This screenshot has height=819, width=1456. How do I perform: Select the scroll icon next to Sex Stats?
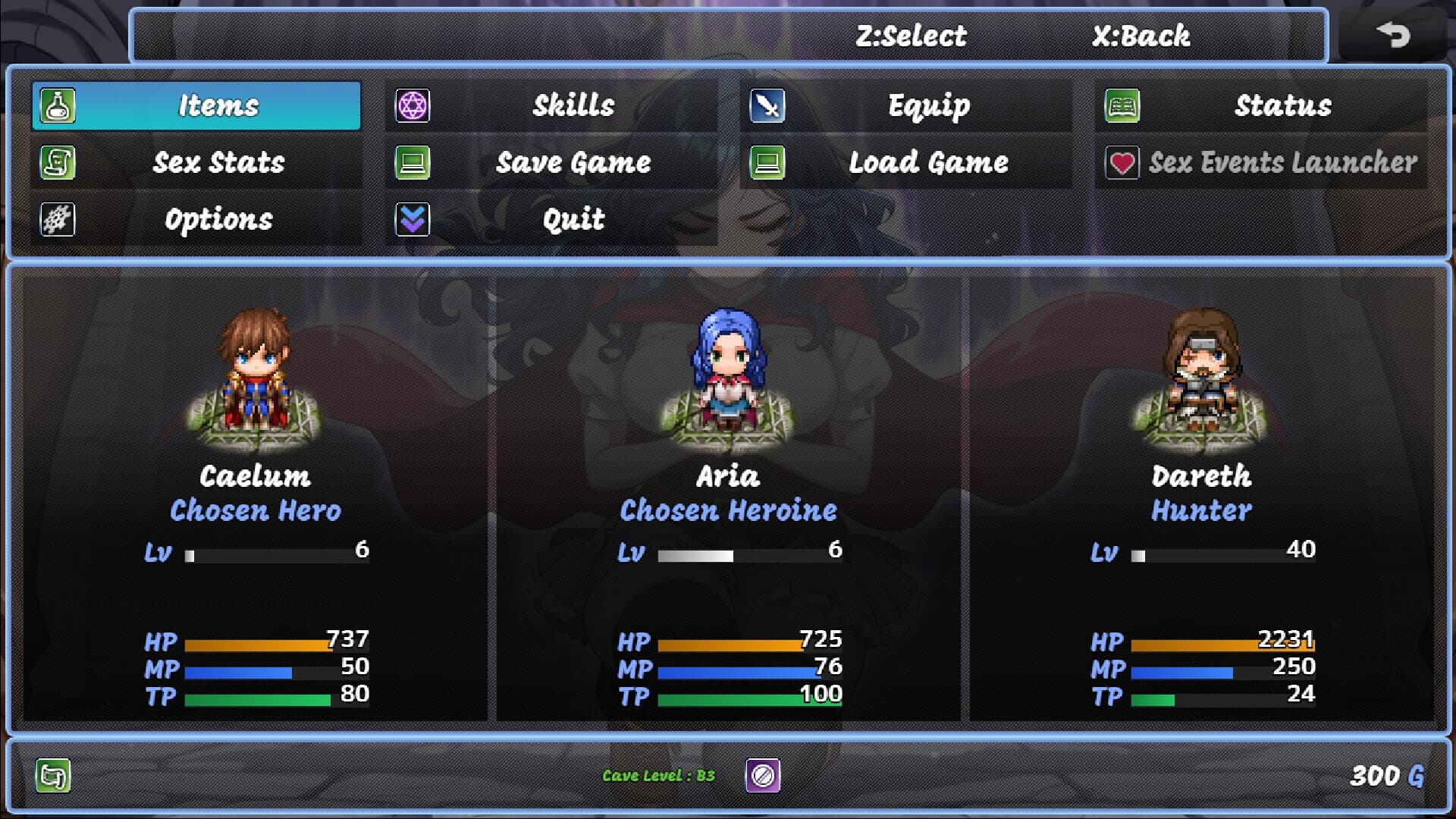[x=57, y=162]
